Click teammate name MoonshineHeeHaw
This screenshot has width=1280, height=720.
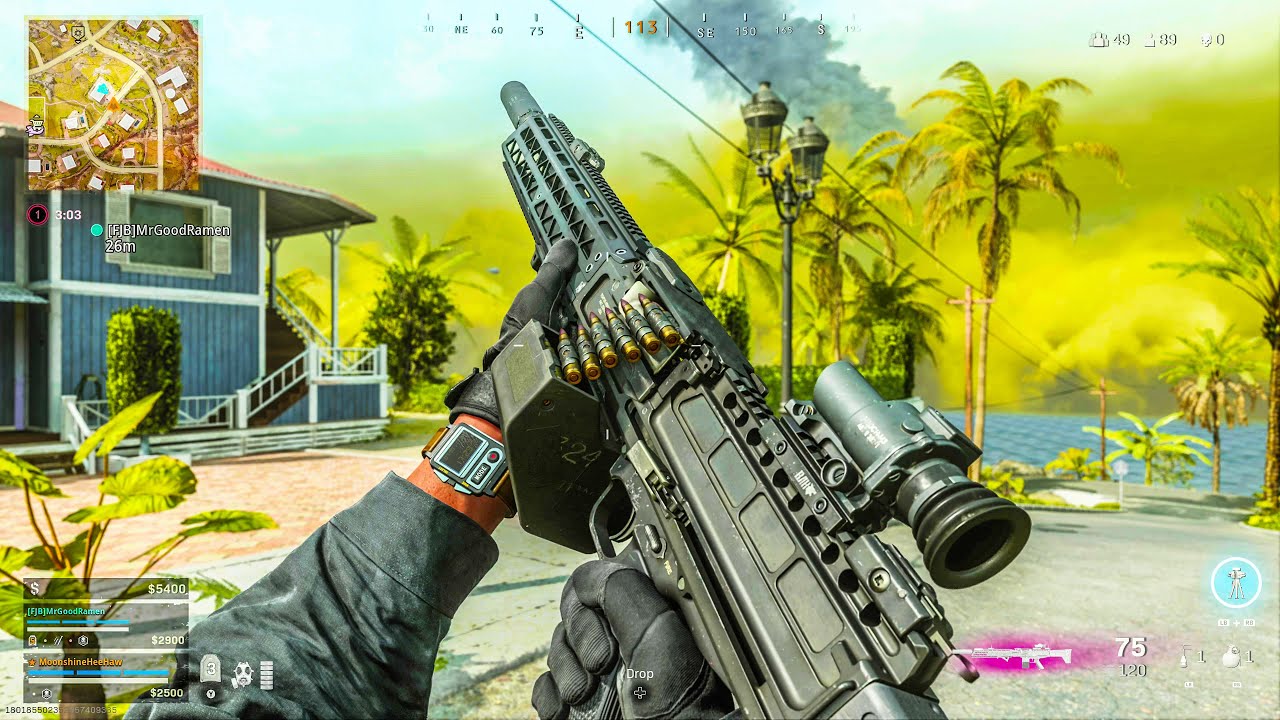click(x=80, y=662)
